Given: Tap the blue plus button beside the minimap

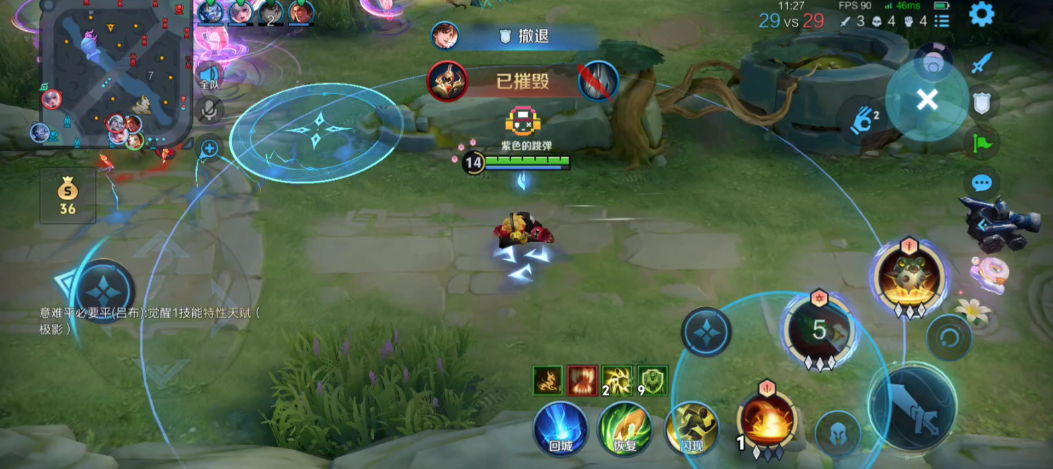Looking at the screenshot, I should coord(210,149).
